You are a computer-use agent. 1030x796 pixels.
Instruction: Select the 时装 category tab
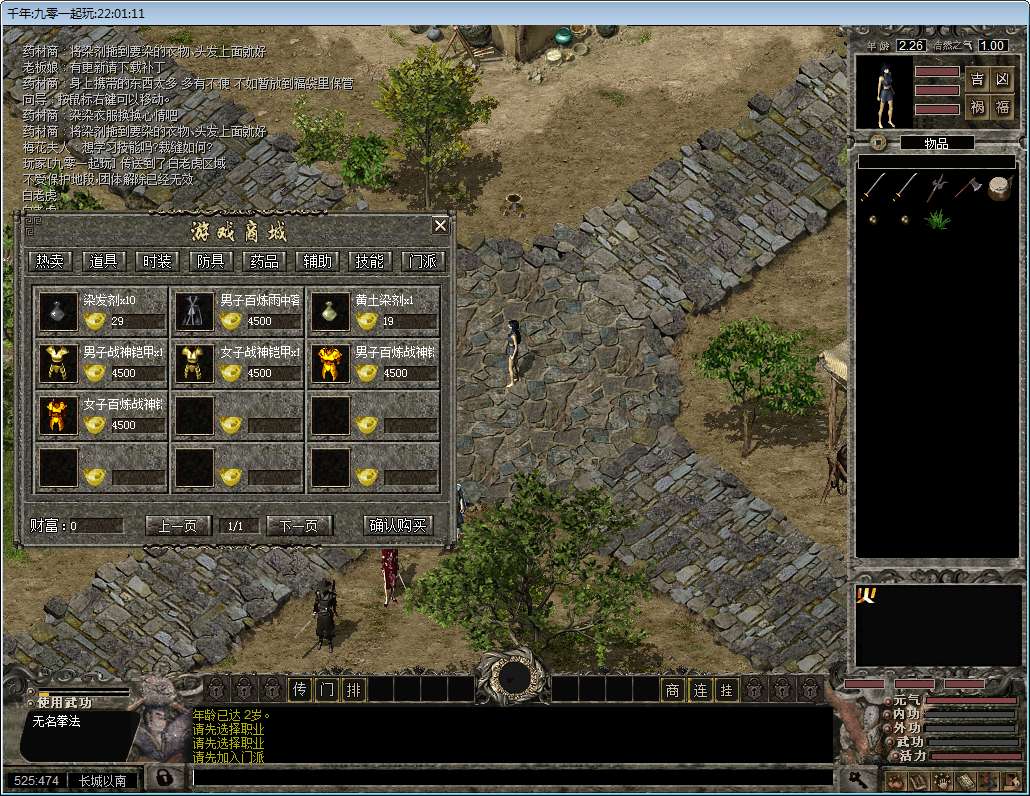click(157, 261)
